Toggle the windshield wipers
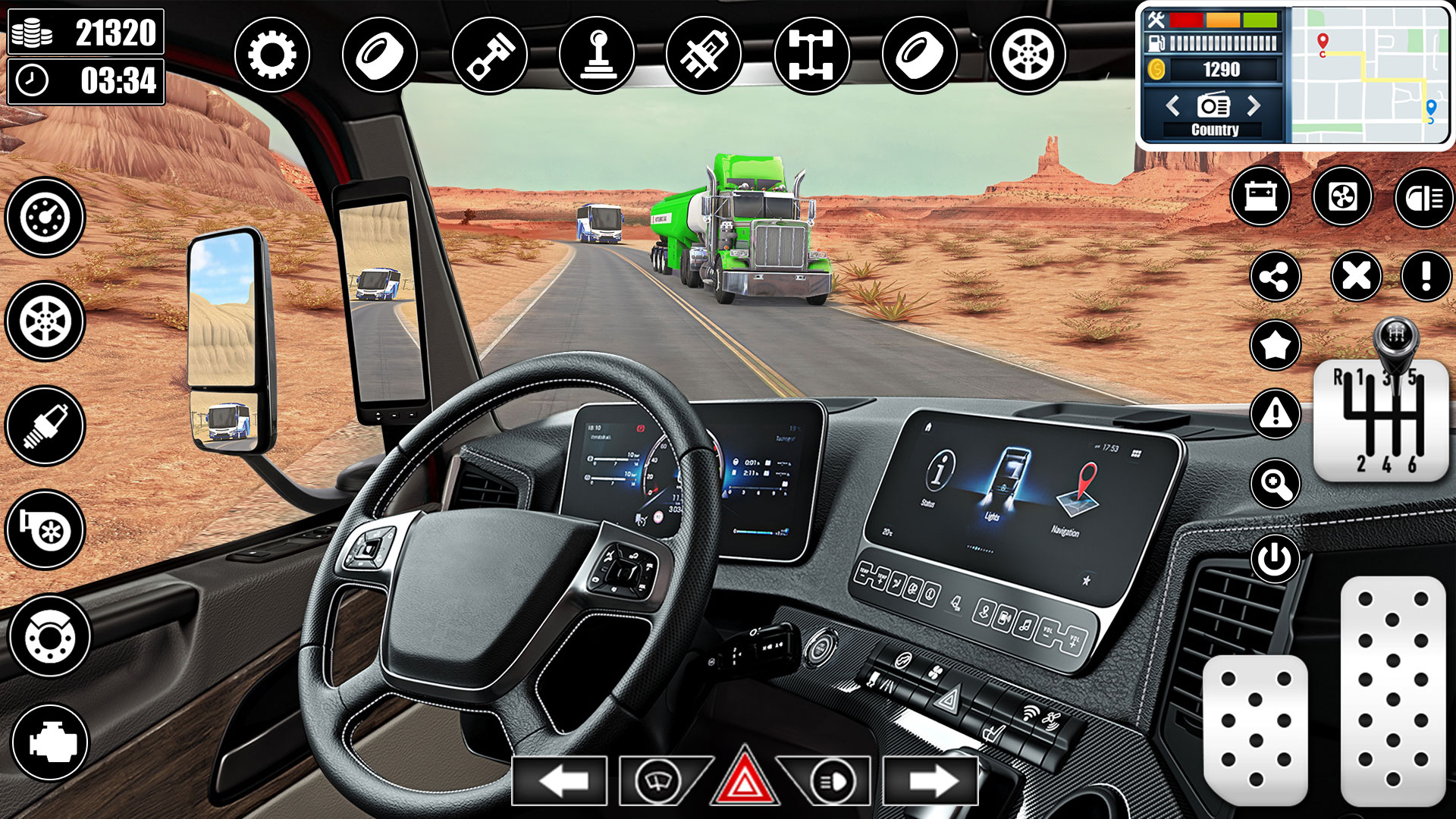The image size is (1456, 819). (658, 780)
